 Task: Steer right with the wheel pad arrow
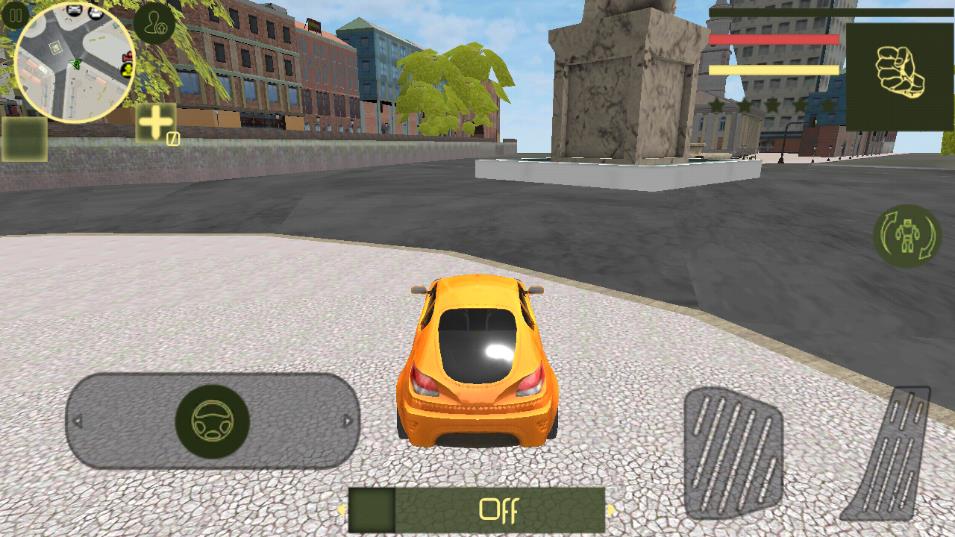point(347,421)
